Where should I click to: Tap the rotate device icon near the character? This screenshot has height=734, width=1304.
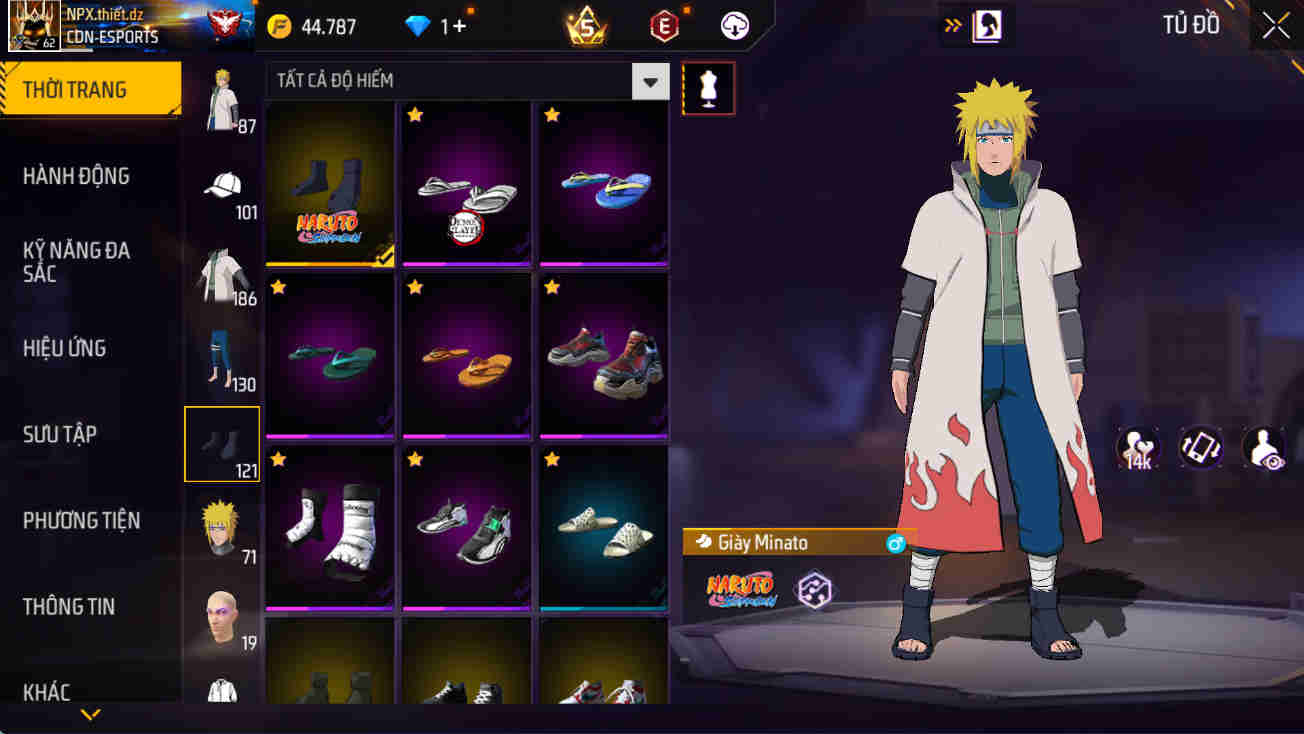point(1202,447)
